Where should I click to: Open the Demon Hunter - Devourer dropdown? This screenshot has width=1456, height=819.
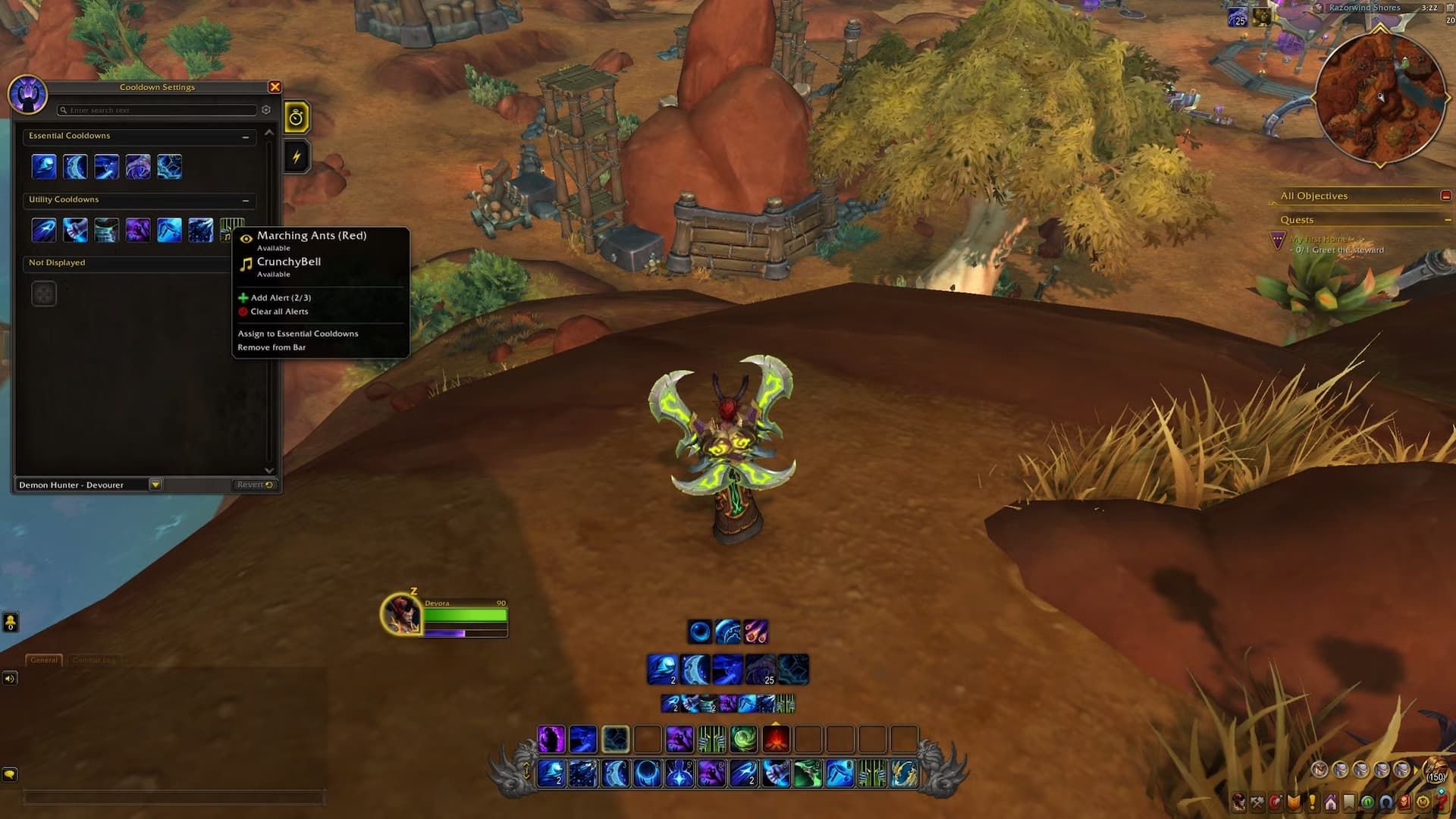(155, 484)
